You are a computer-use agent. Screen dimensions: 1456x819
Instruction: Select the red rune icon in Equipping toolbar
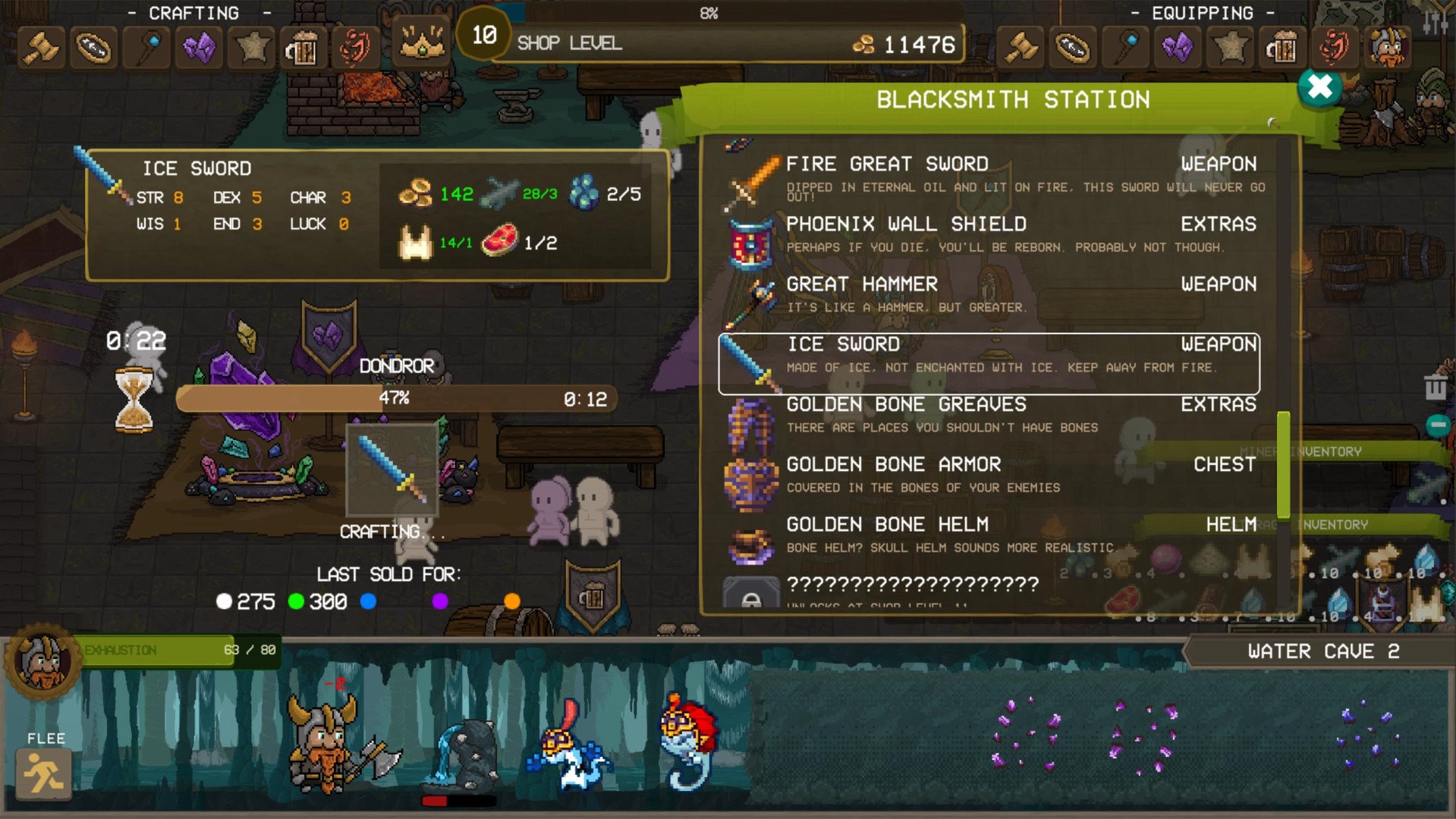point(1335,47)
